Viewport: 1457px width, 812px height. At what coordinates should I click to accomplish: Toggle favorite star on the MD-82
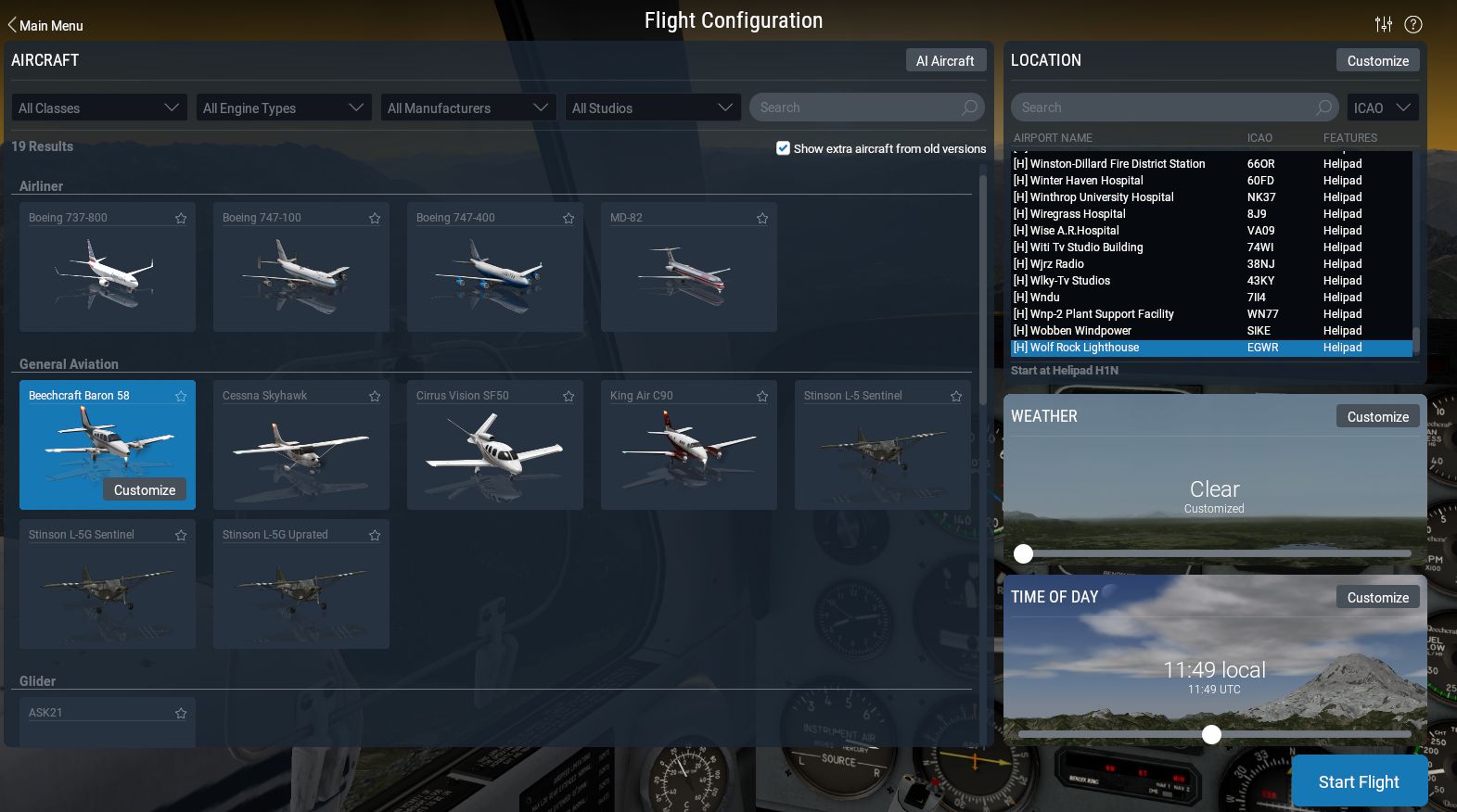(762, 218)
